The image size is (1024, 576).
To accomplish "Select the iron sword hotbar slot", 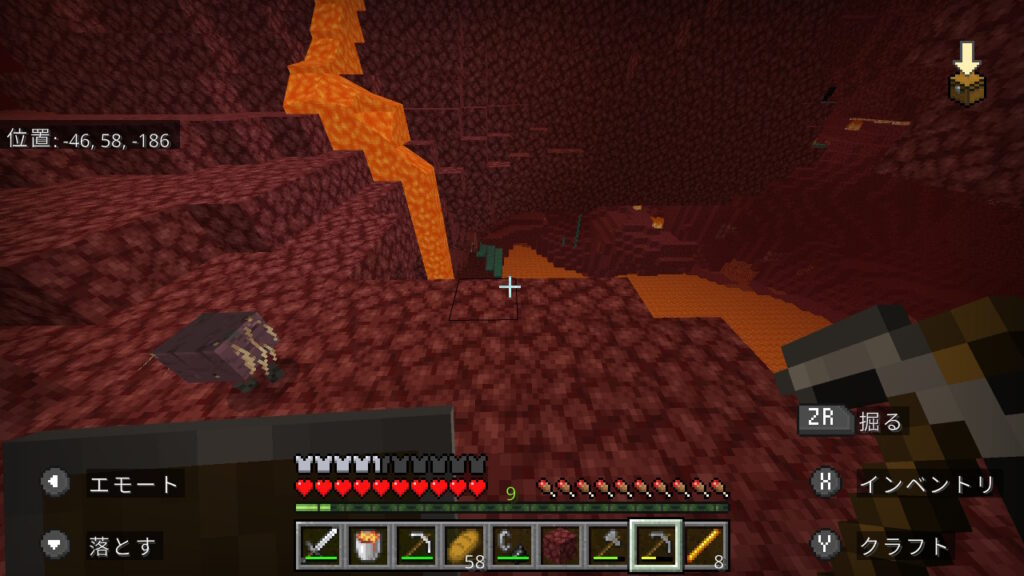I will click(320, 546).
